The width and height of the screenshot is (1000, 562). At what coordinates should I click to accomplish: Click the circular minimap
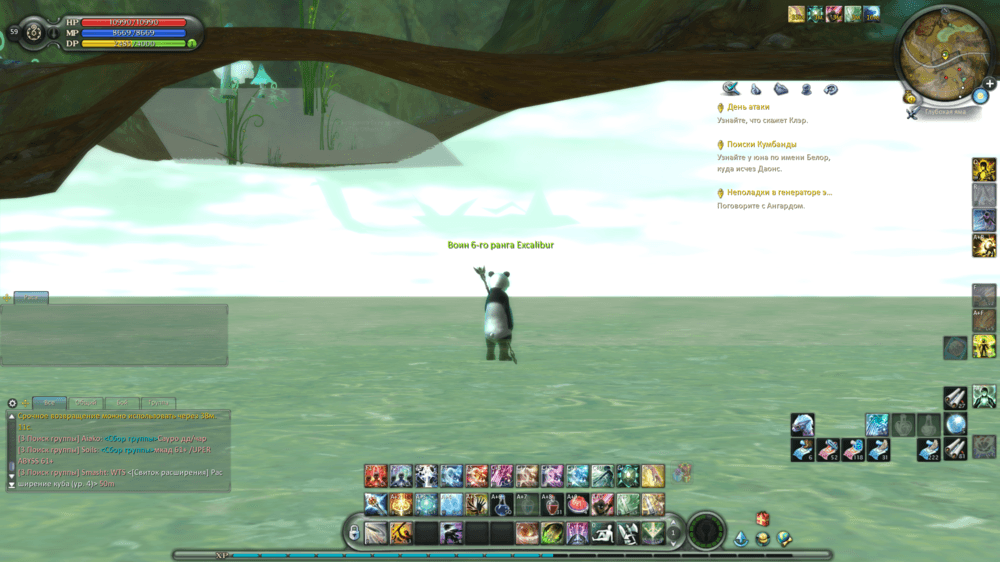tap(941, 51)
